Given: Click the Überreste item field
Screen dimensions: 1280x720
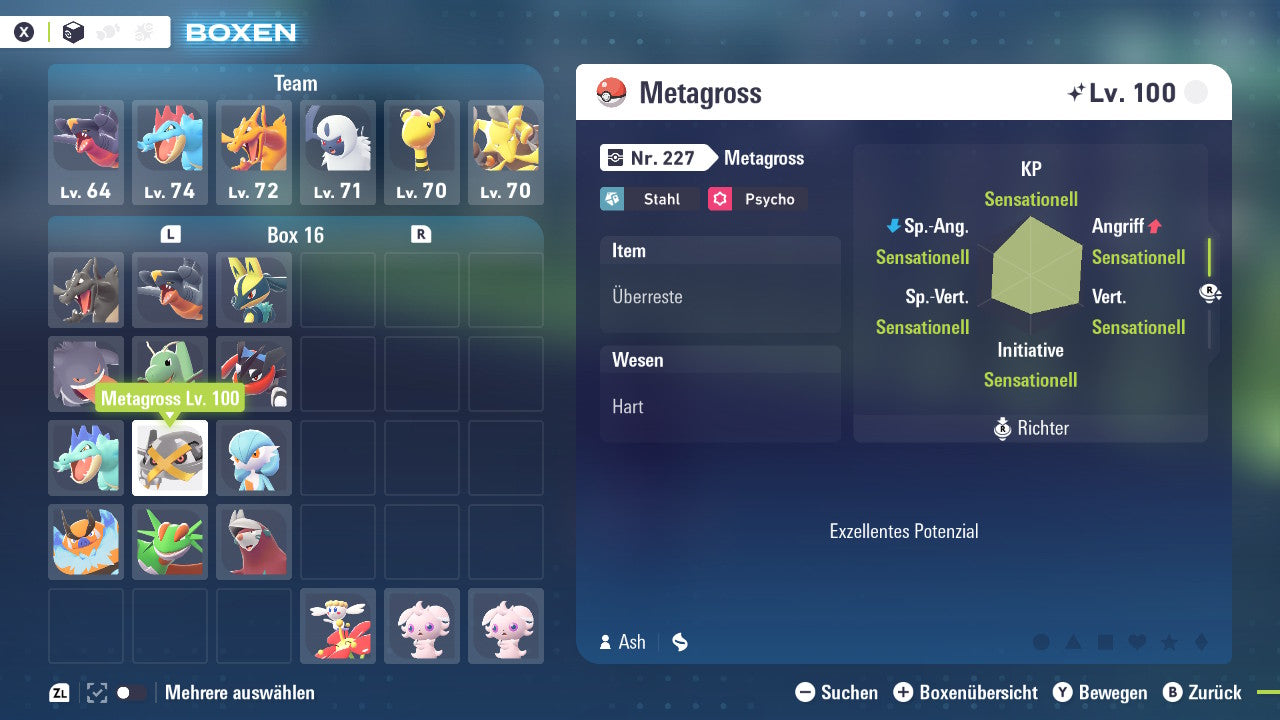Looking at the screenshot, I should click(x=720, y=297).
